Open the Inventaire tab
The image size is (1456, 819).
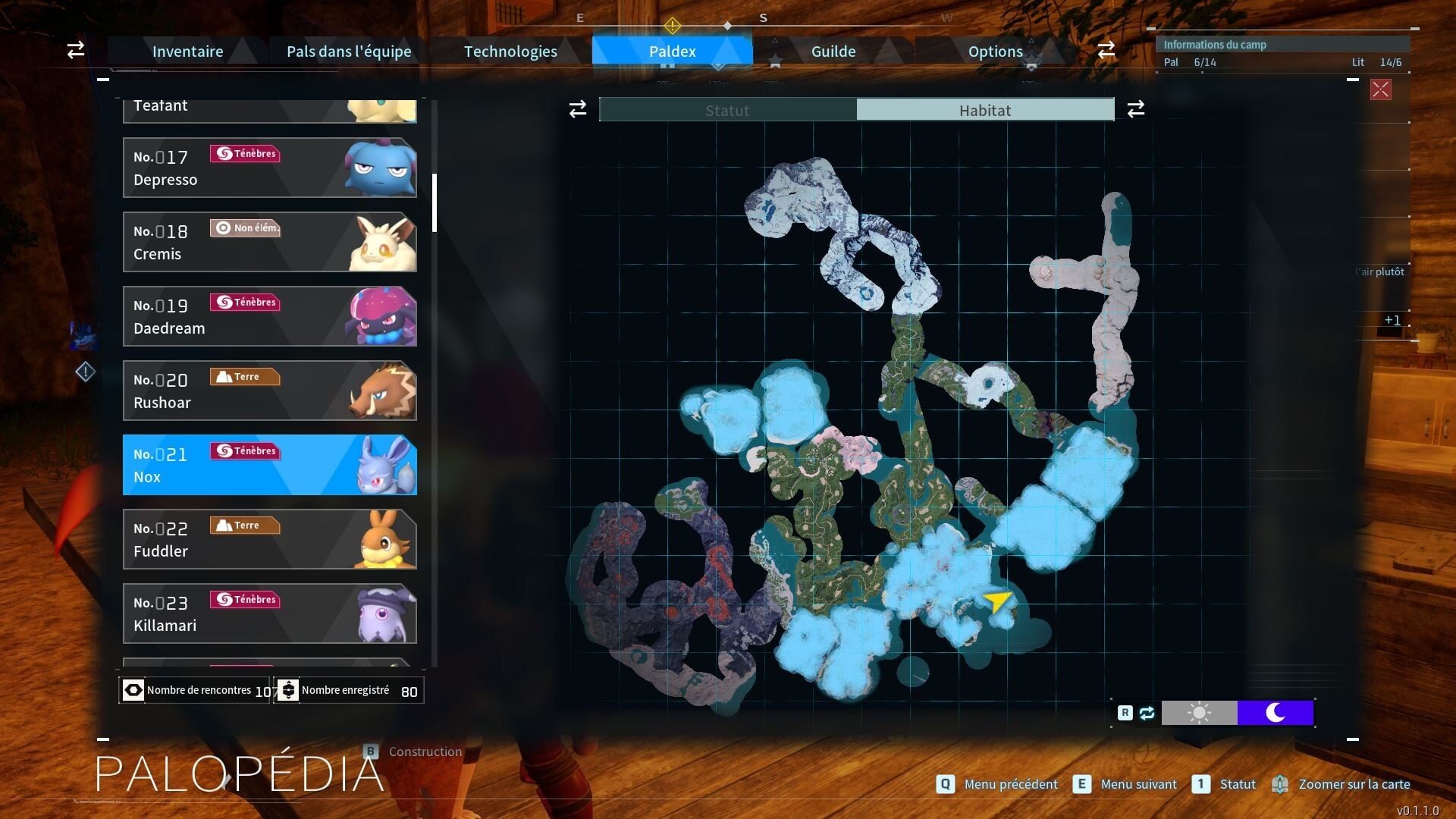pos(187,52)
